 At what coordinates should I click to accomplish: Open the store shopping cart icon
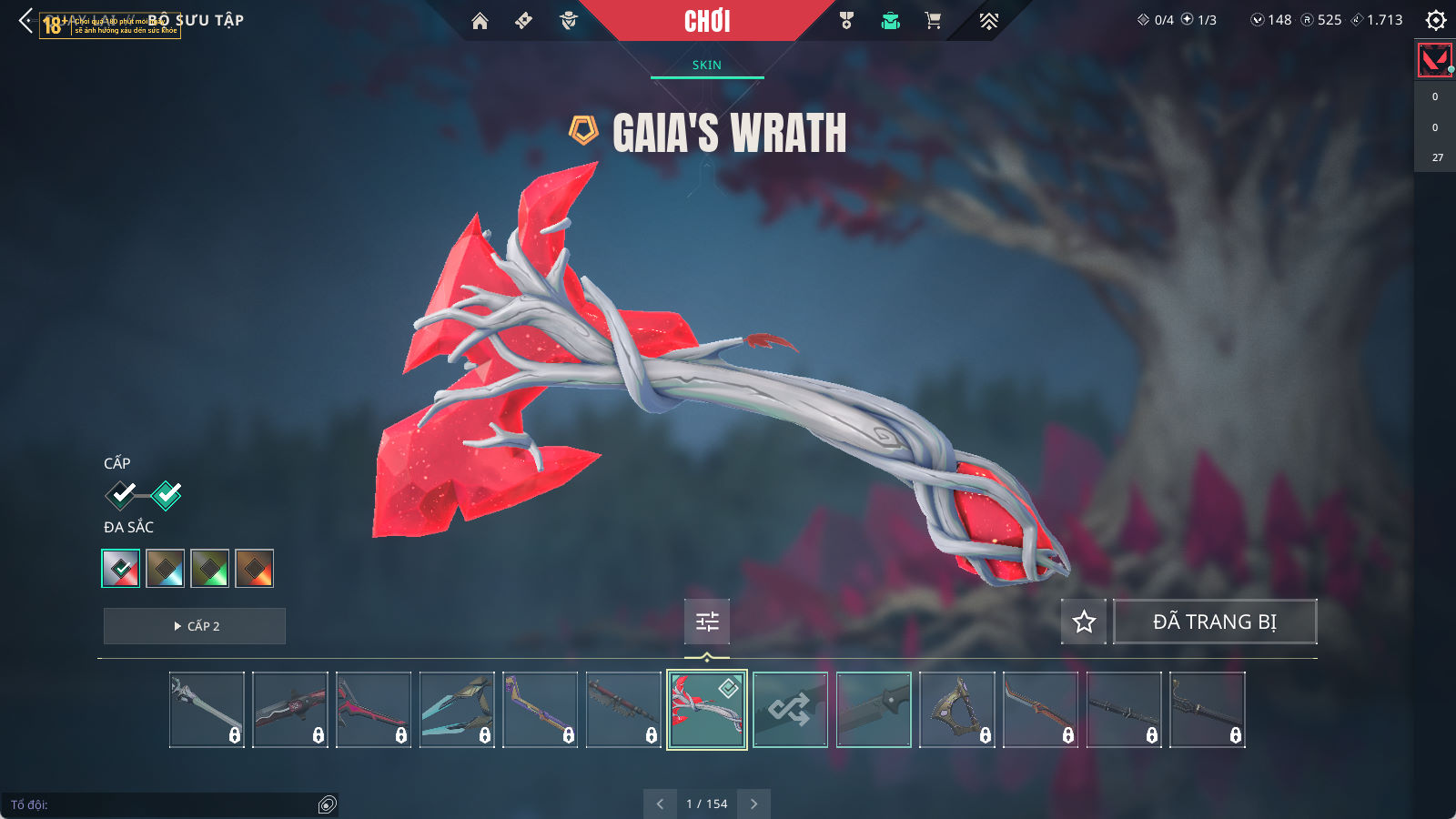tap(933, 21)
